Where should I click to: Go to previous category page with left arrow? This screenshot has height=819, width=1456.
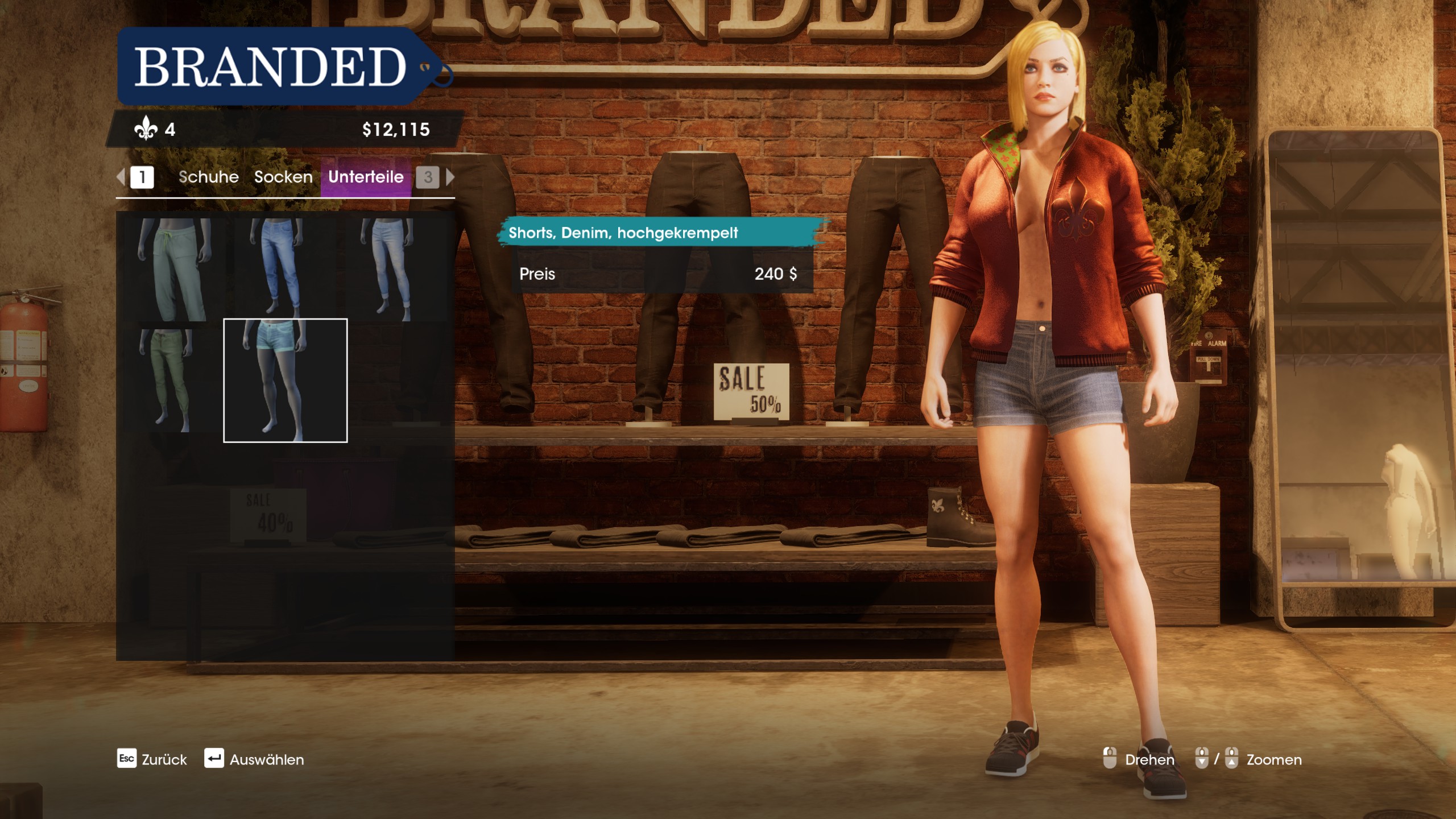pos(121,177)
